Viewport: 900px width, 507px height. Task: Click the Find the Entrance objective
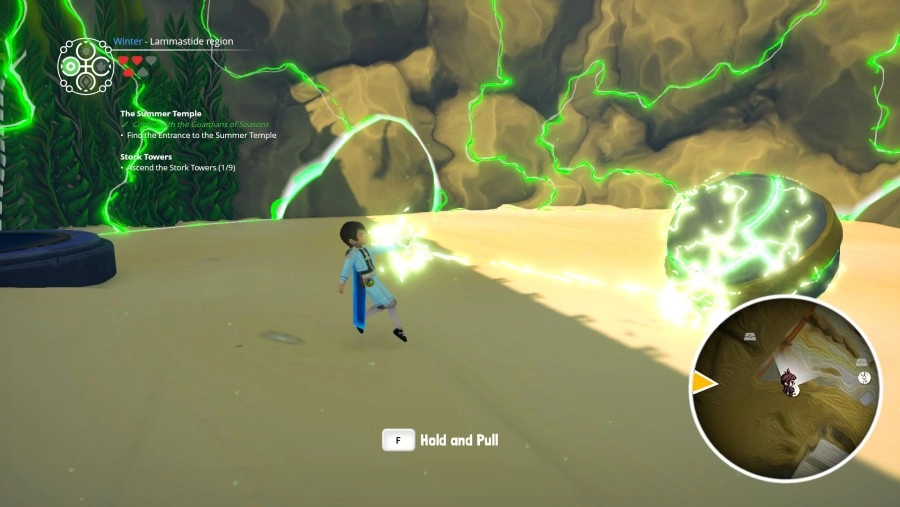tap(201, 135)
